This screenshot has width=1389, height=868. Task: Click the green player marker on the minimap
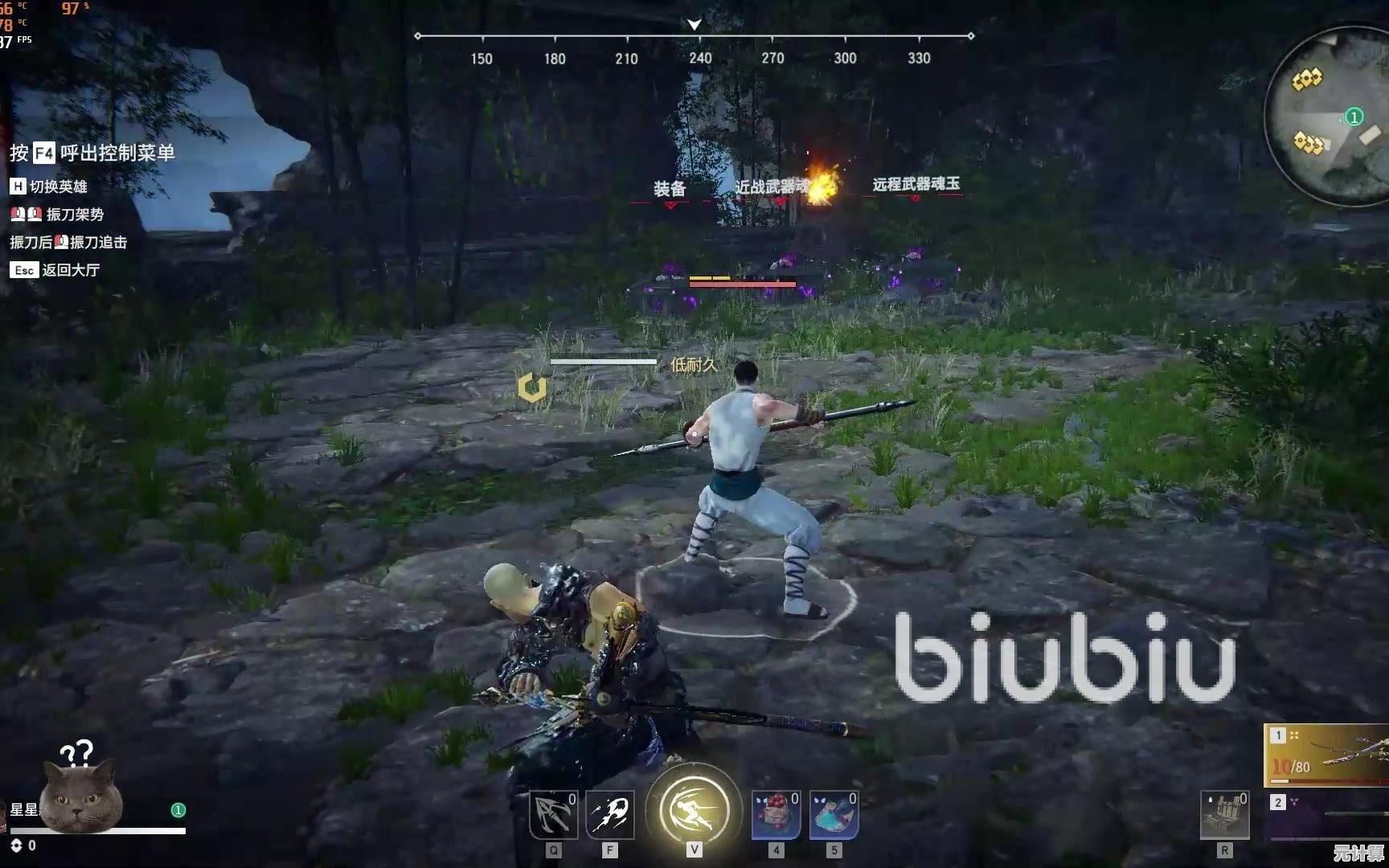click(x=1354, y=117)
